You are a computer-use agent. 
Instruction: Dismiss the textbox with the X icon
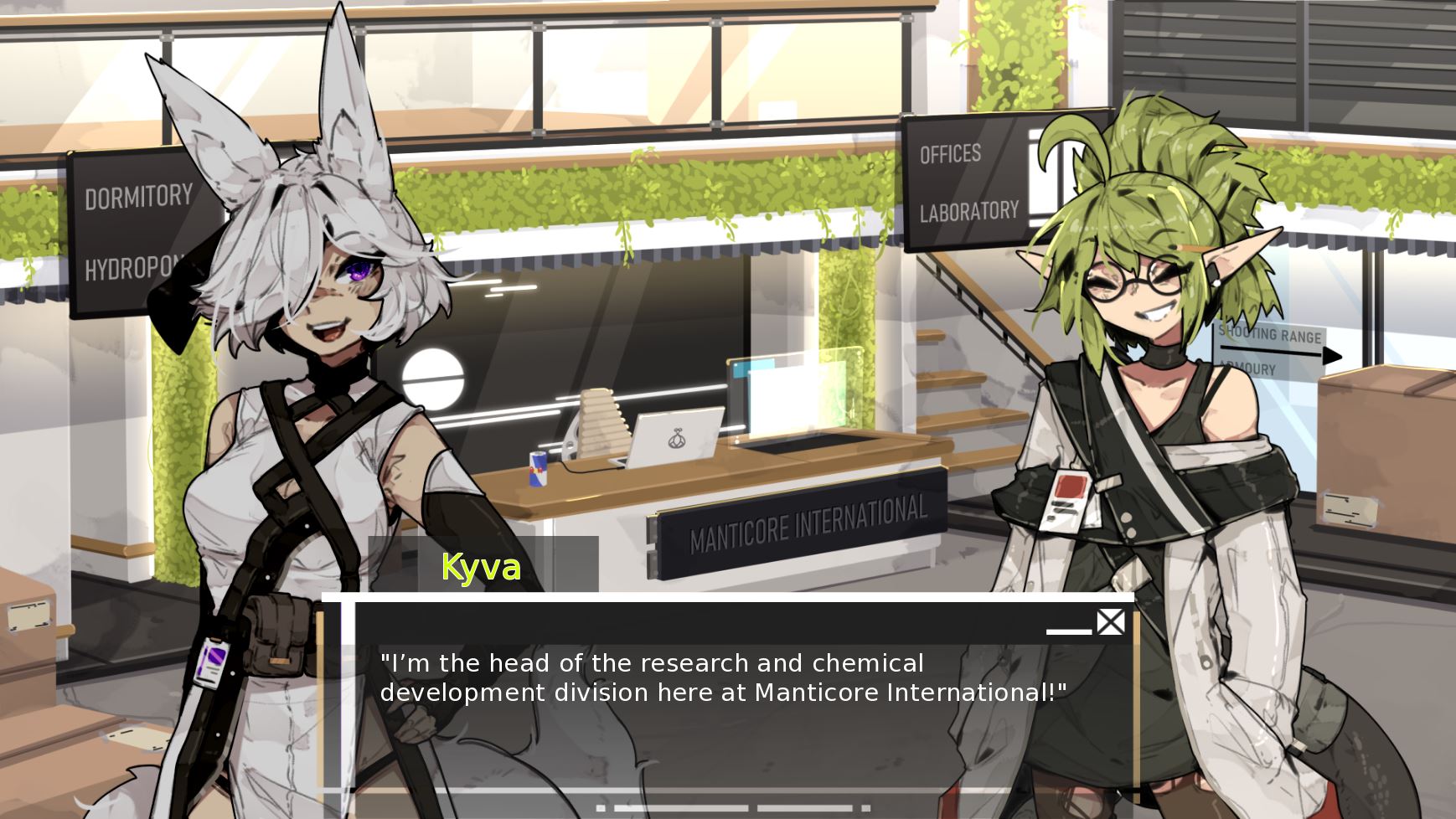[x=1111, y=622]
